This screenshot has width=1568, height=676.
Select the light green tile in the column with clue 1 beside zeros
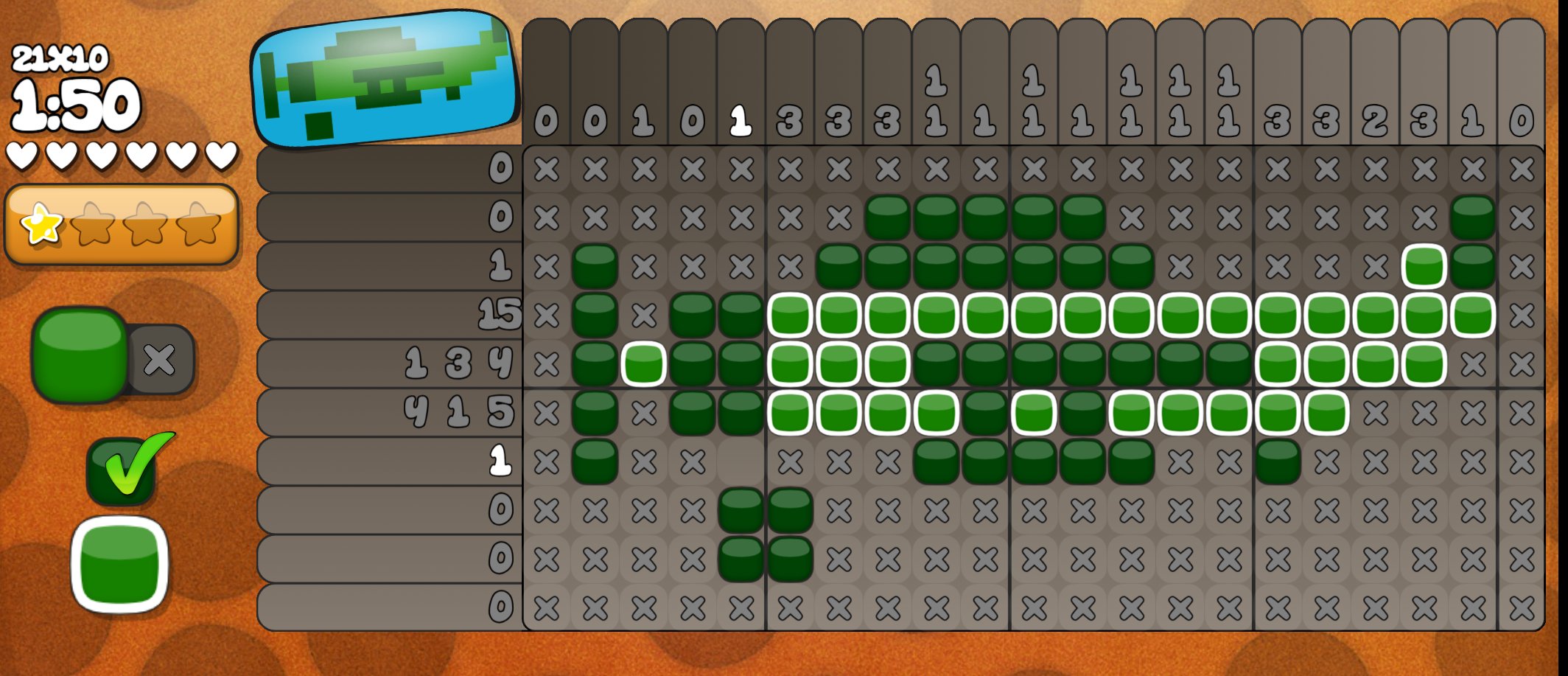(643, 364)
